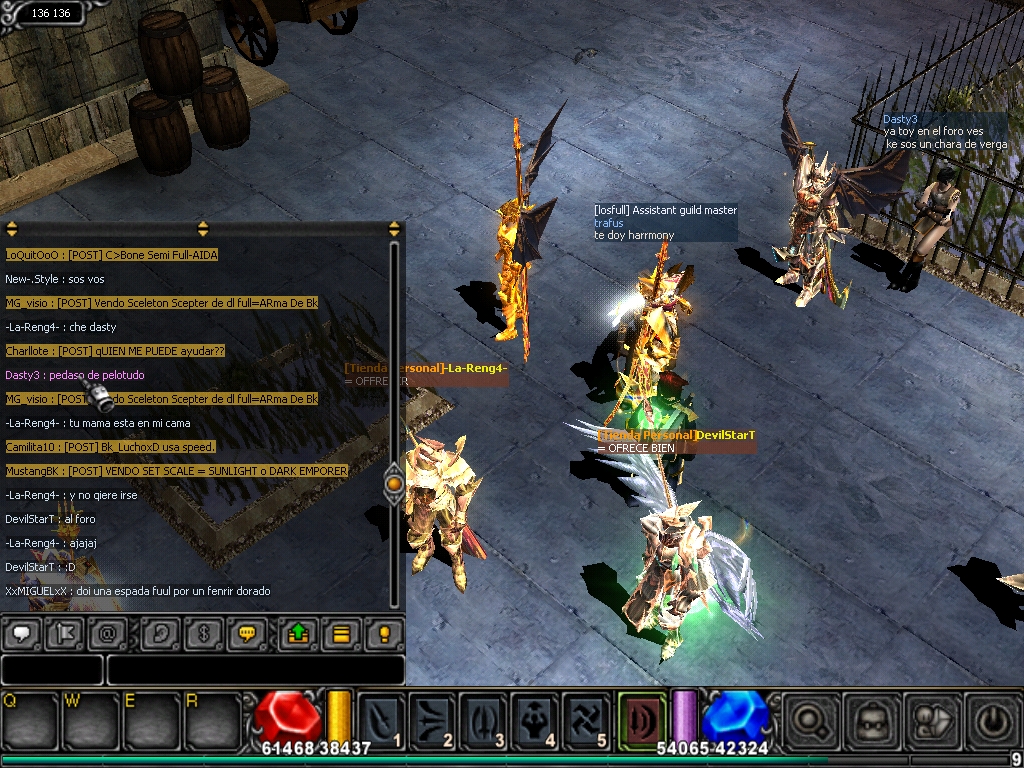Focus the wide chat message input

tap(255, 670)
